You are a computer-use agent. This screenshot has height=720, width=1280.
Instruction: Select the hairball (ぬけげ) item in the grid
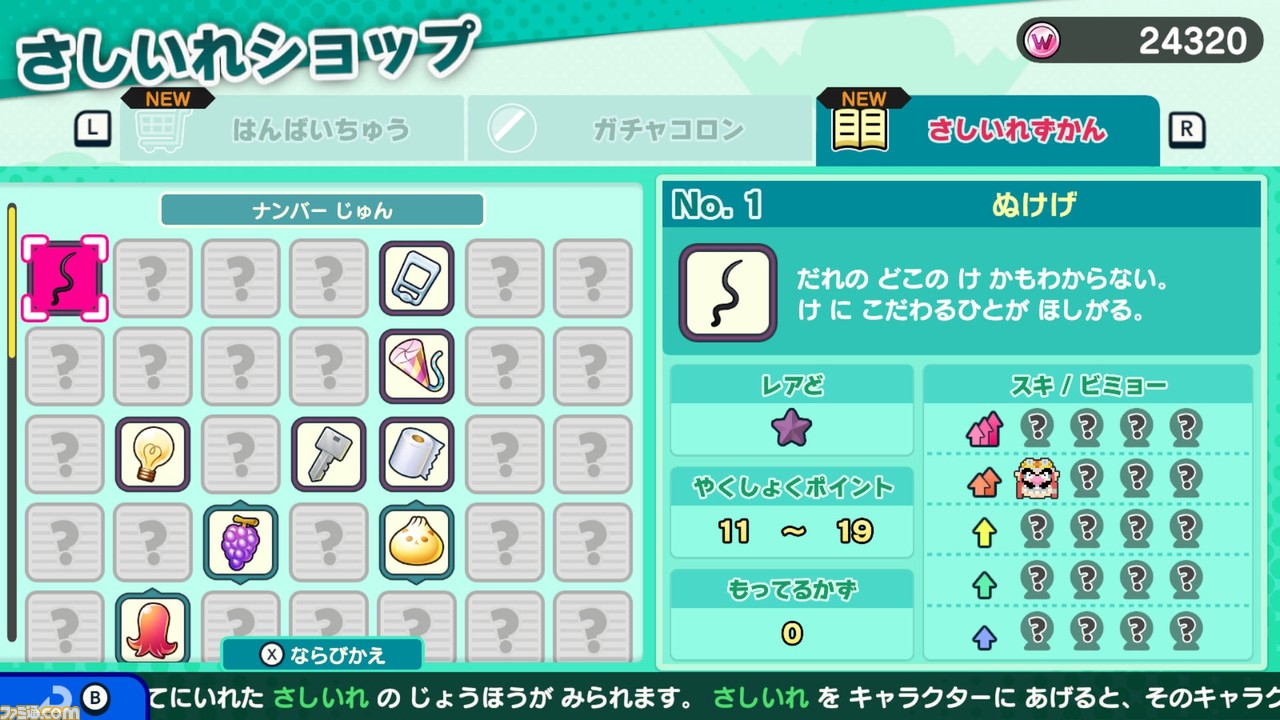pos(64,277)
